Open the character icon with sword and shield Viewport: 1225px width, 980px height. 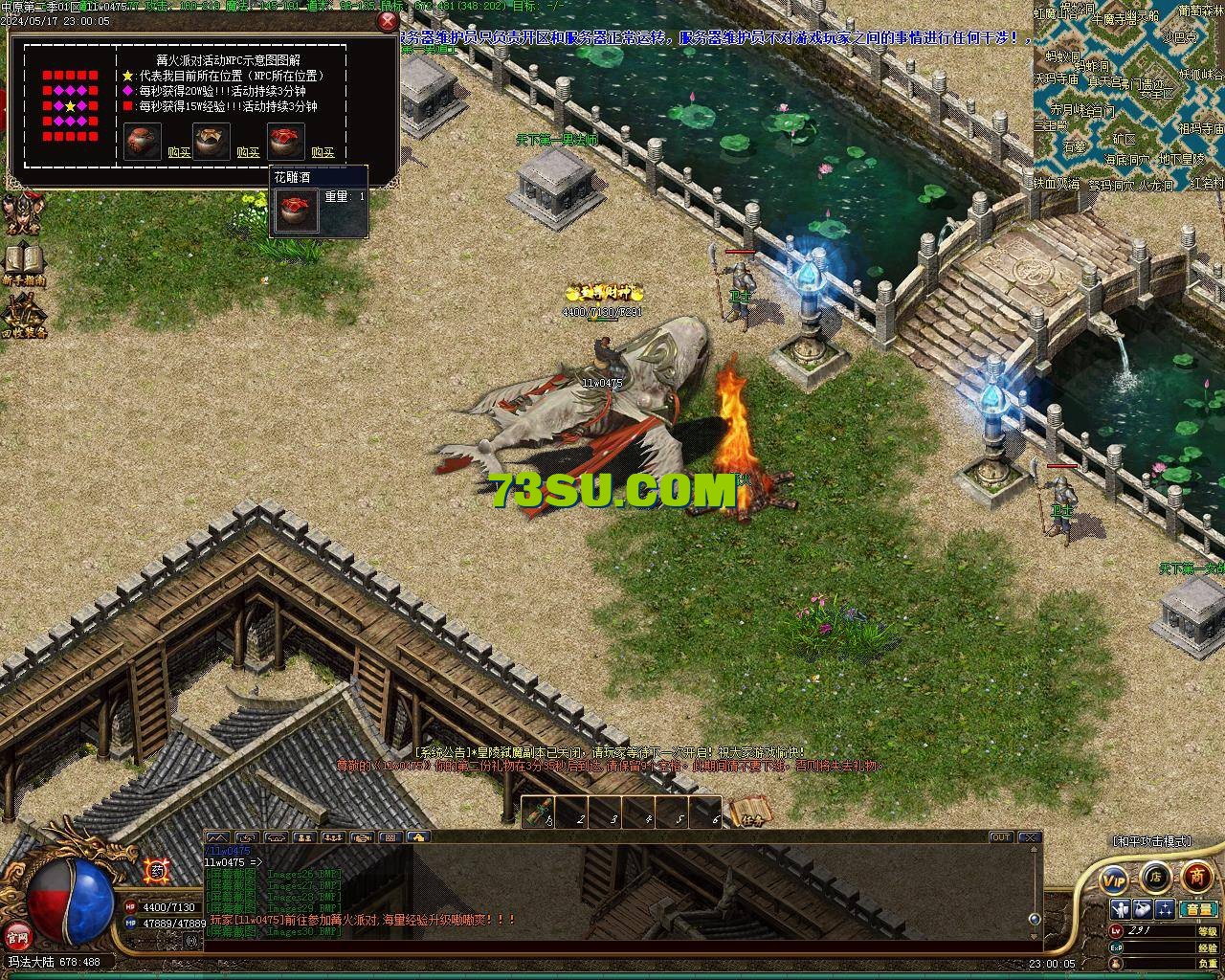pyautogui.click(x=1120, y=909)
